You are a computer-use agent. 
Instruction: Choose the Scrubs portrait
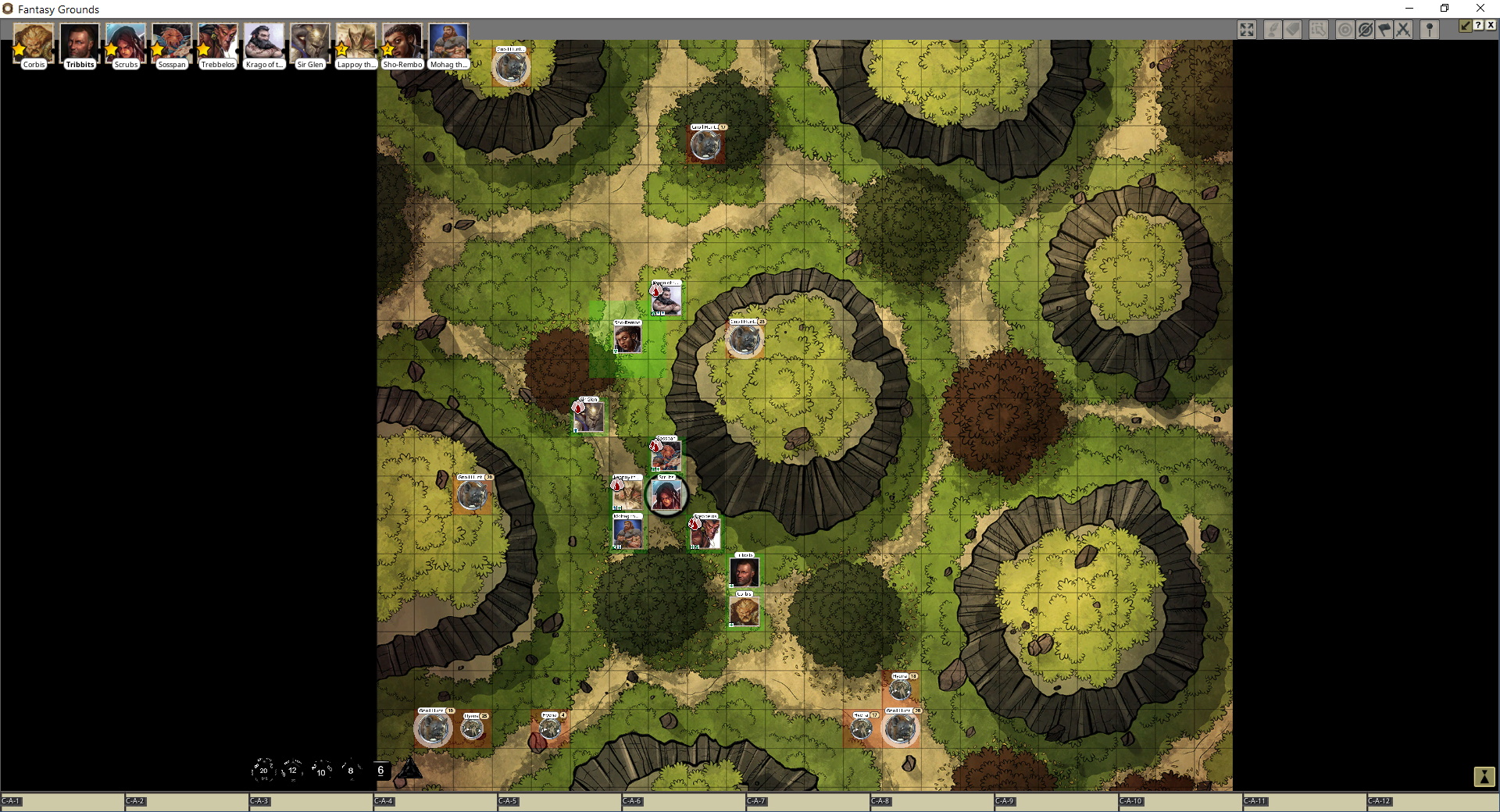[126, 44]
